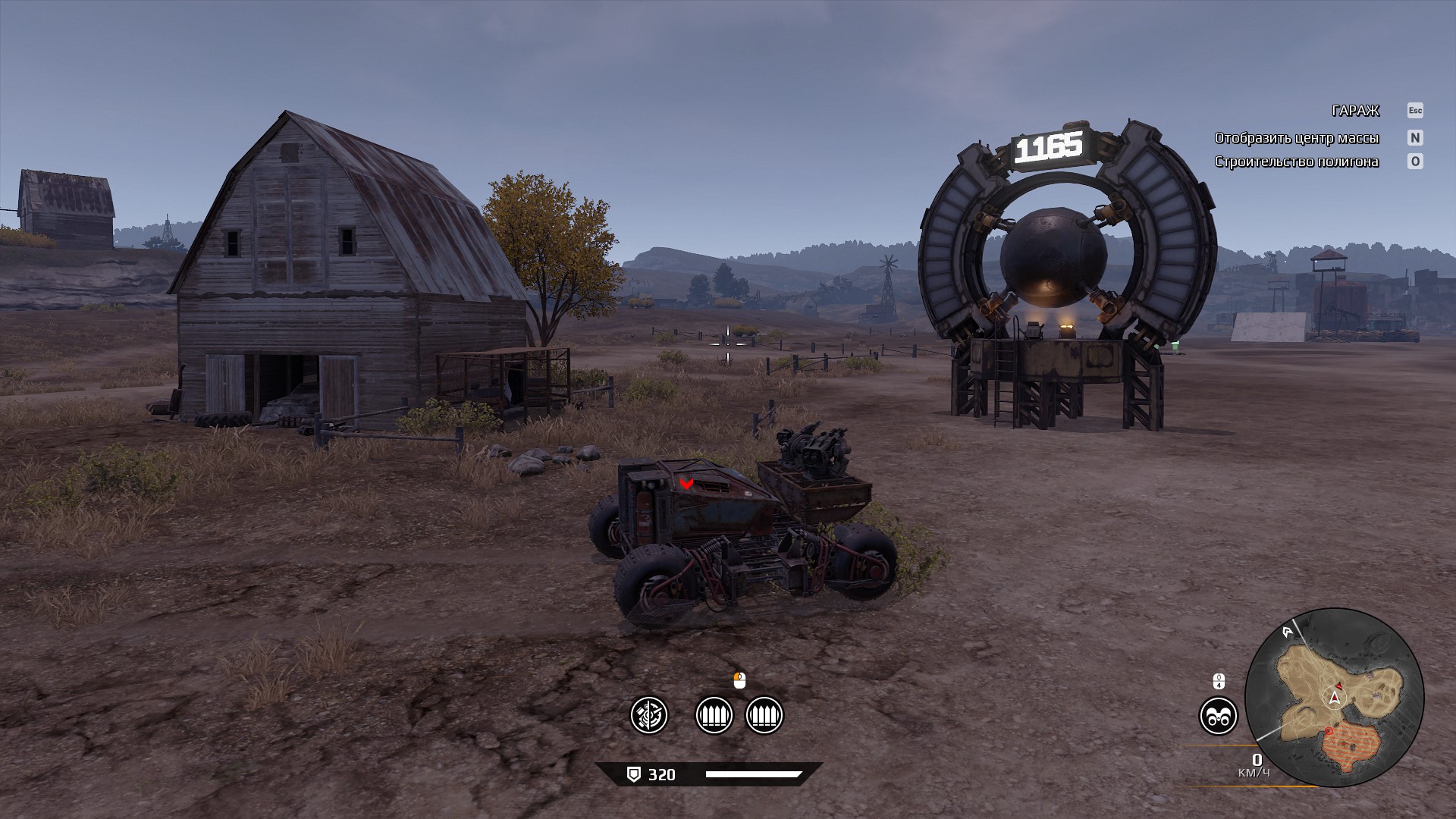Select the turret weapon group icon
This screenshot has height=819, width=1456.
pos(649,715)
